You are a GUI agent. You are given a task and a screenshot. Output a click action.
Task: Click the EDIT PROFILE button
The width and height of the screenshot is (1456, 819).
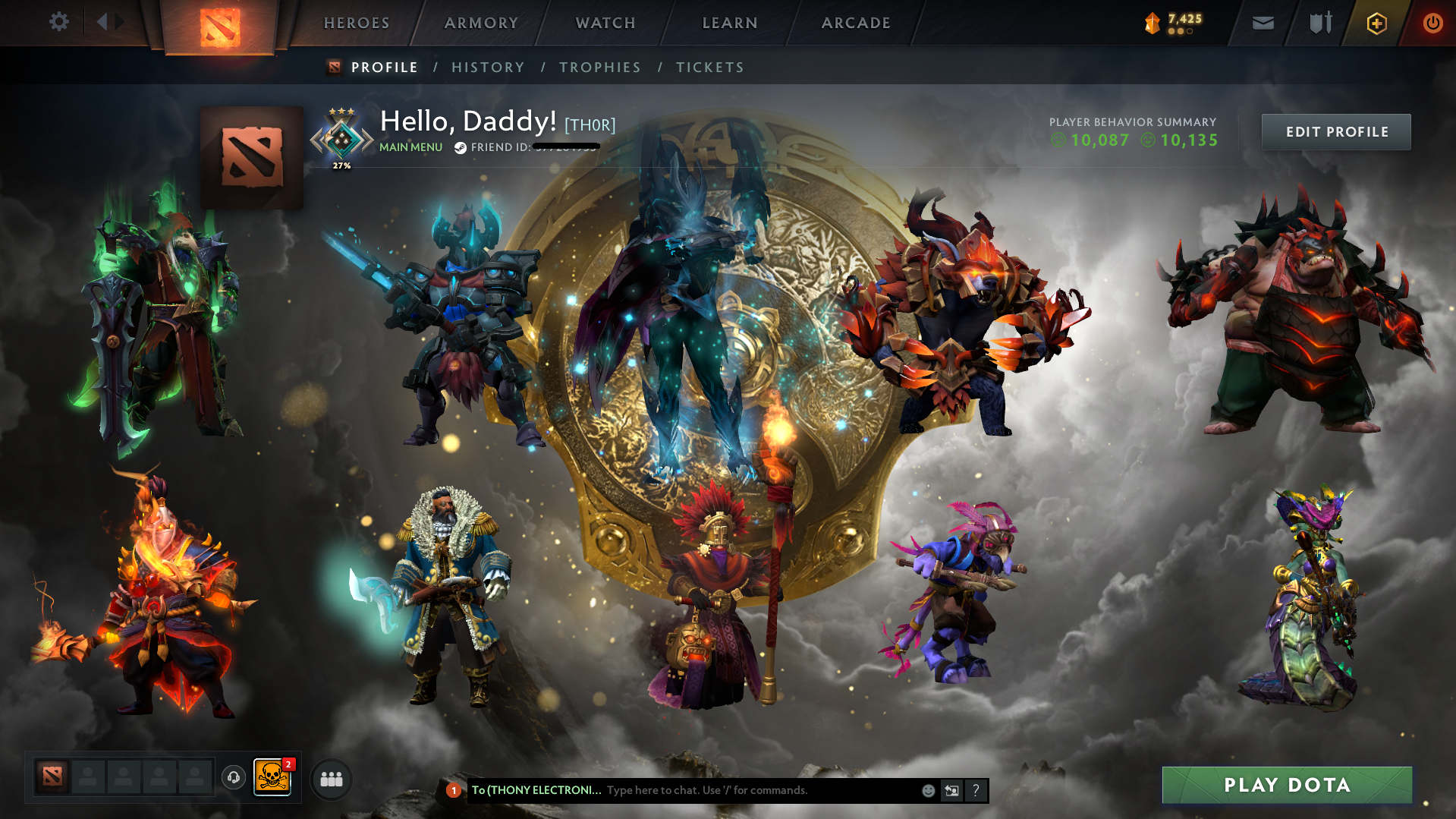(x=1335, y=131)
